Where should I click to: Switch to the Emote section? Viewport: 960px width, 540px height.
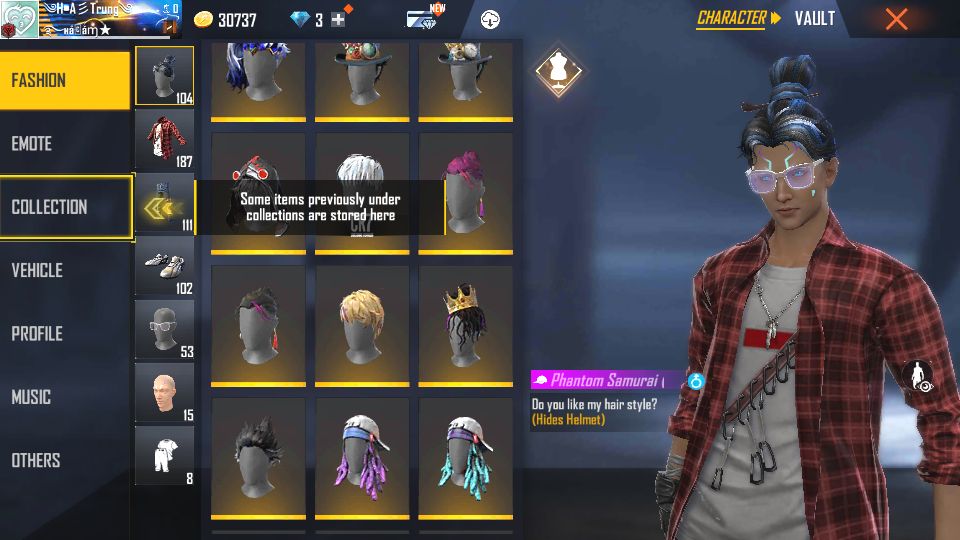(64, 144)
